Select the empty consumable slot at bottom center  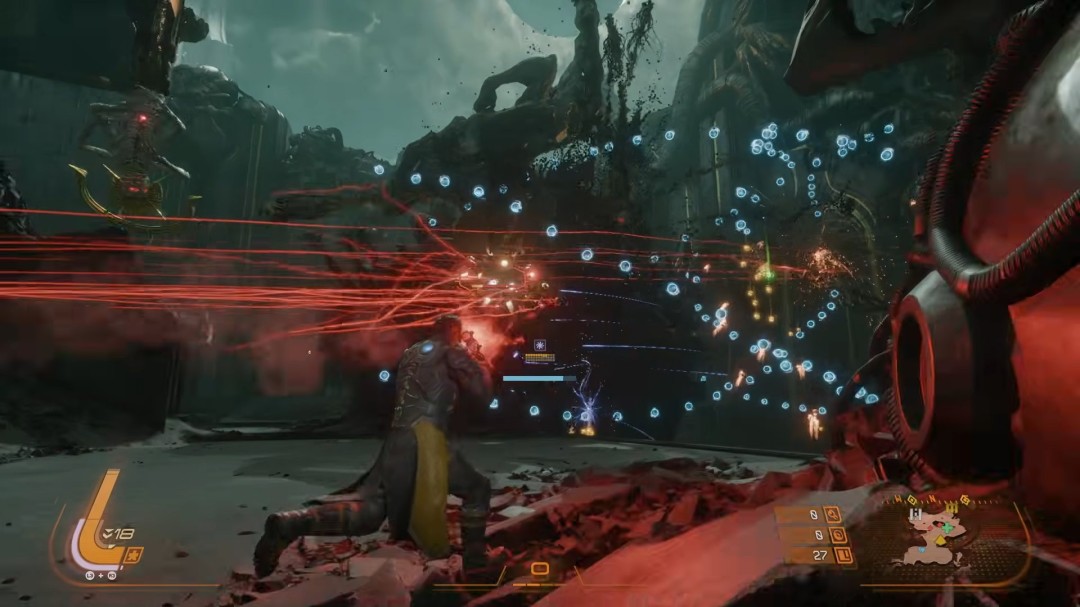pyautogui.click(x=539, y=570)
